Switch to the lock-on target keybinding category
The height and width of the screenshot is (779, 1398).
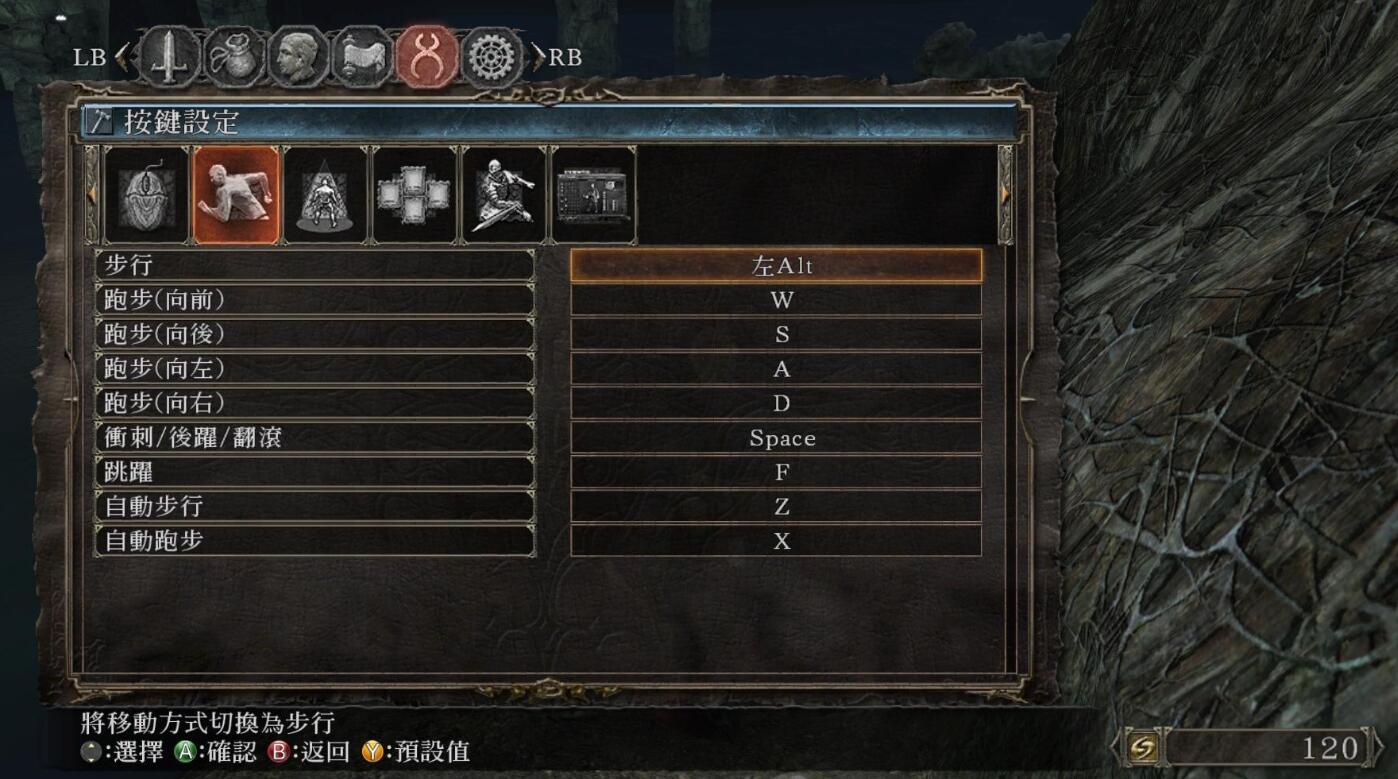tap(325, 196)
